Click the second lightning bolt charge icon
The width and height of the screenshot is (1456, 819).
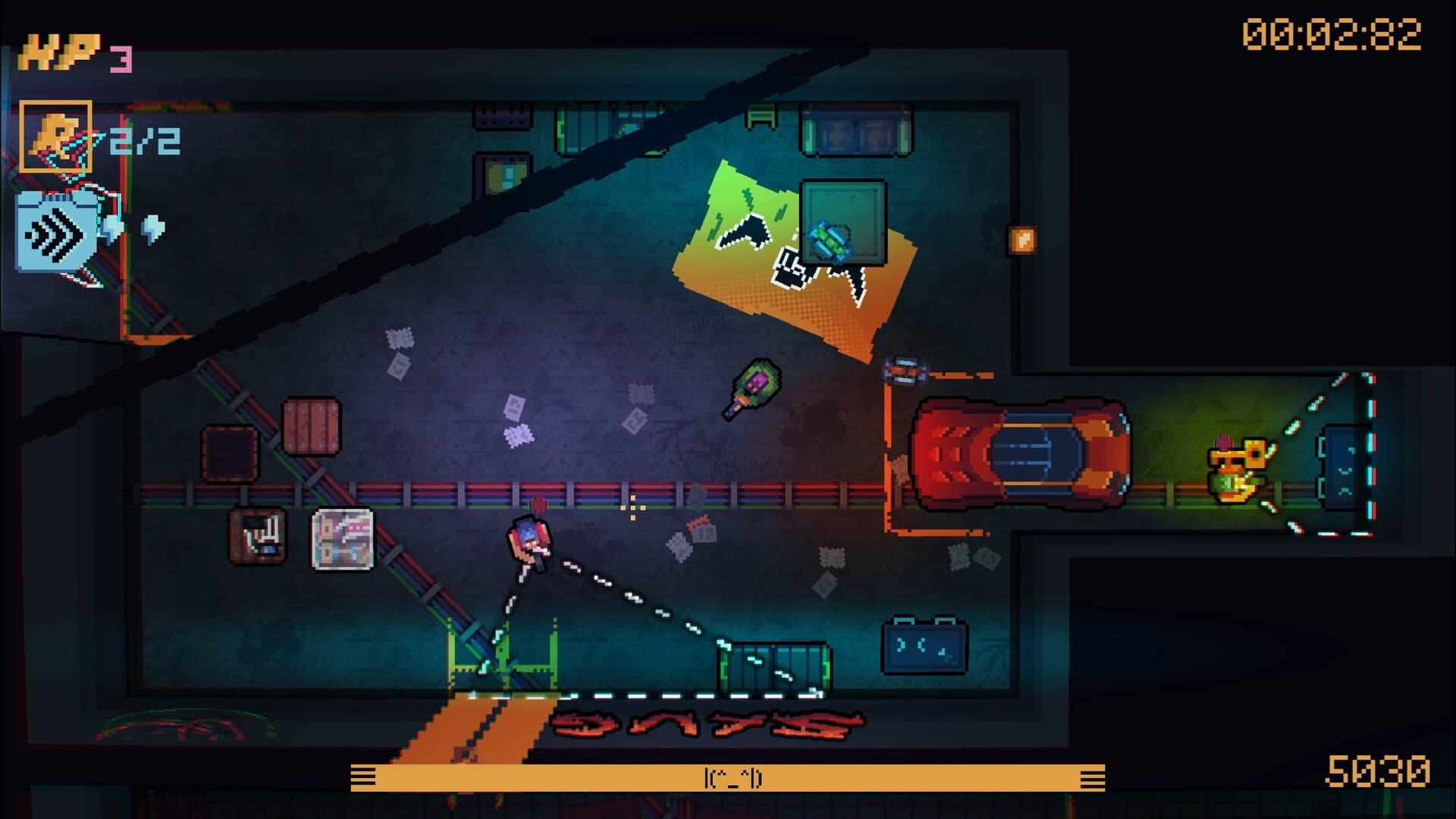click(153, 229)
